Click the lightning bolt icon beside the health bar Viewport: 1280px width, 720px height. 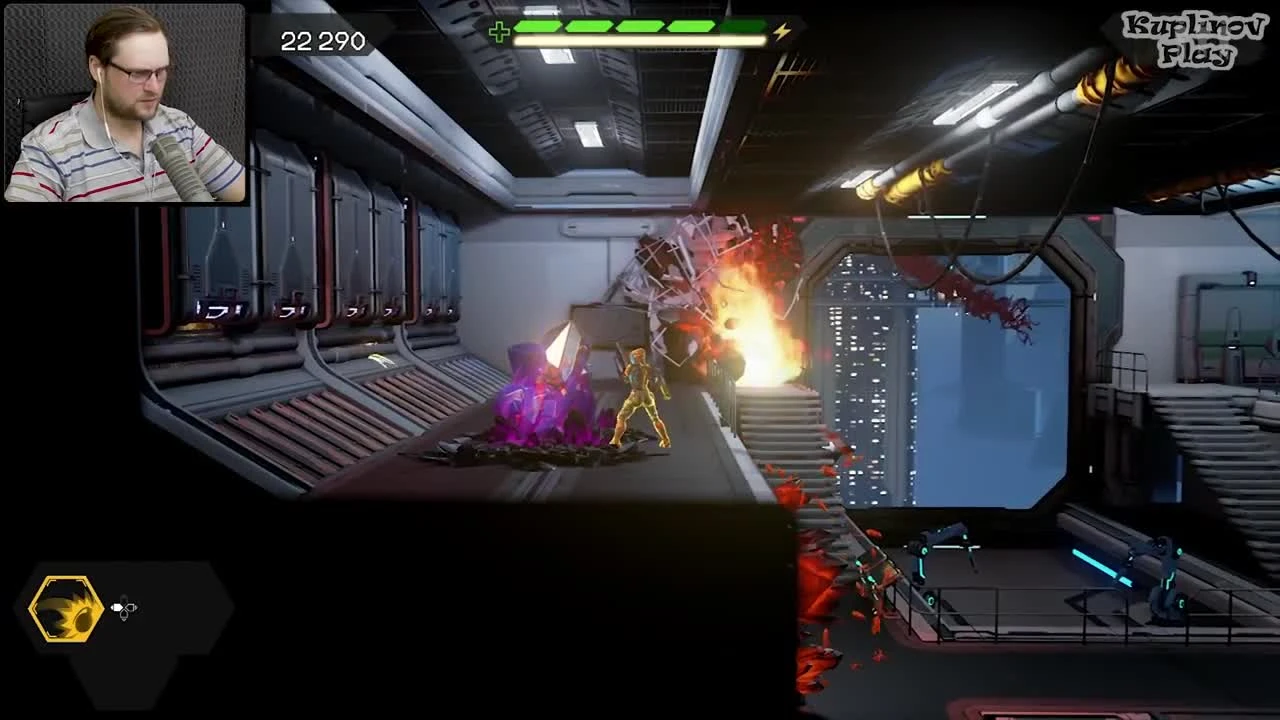tap(782, 30)
